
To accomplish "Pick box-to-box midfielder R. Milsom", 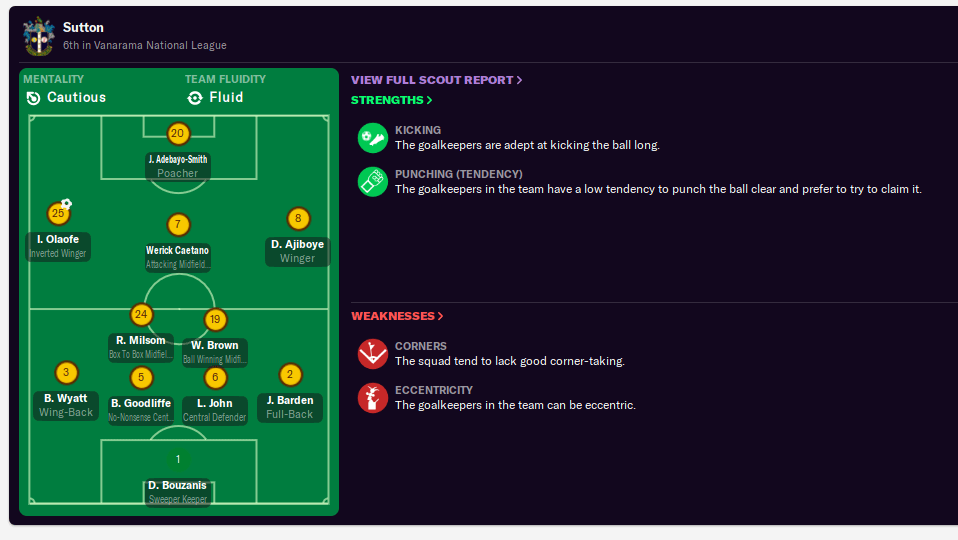I will (x=140, y=341).
